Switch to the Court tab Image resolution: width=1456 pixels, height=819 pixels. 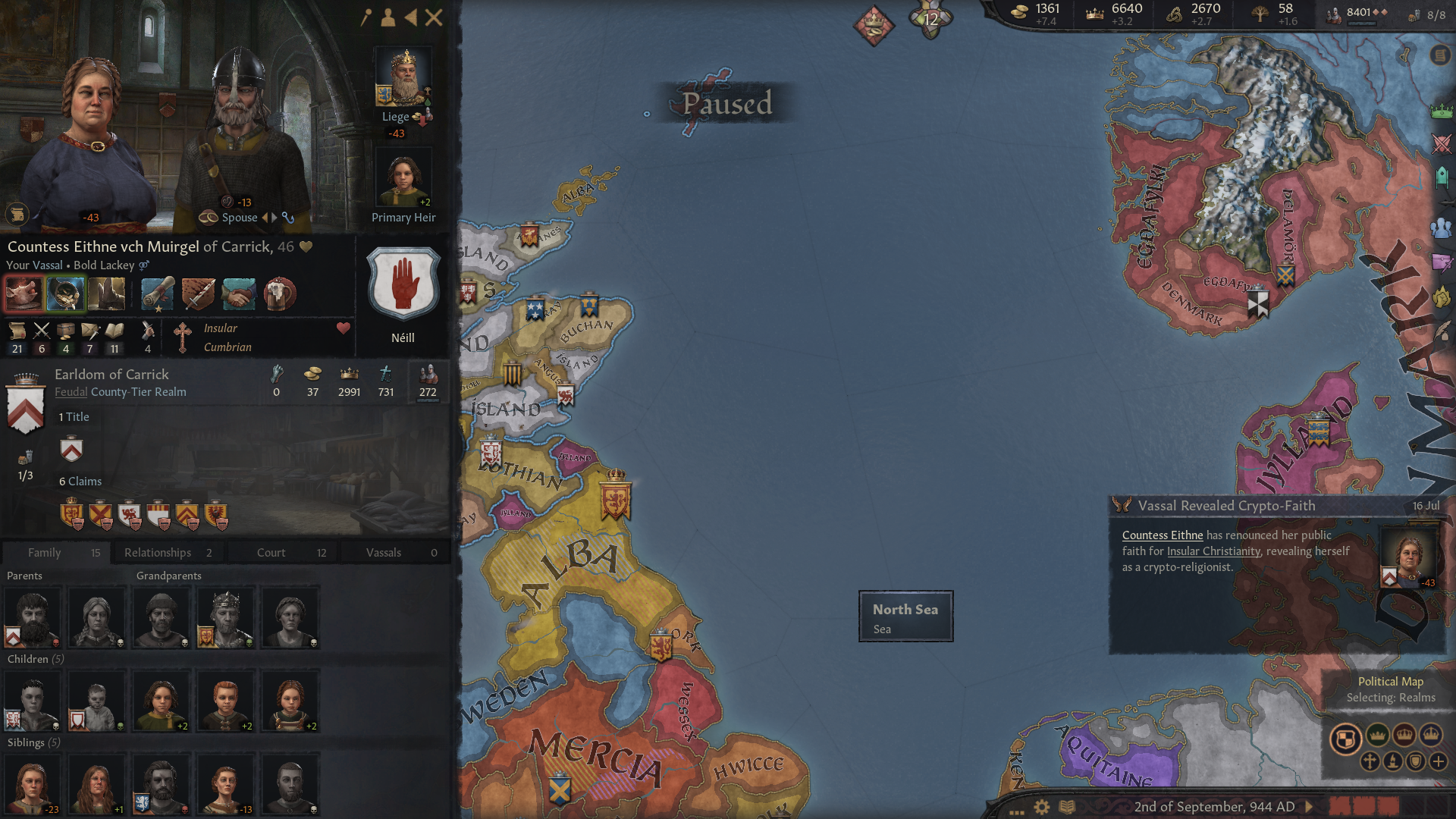point(271,552)
